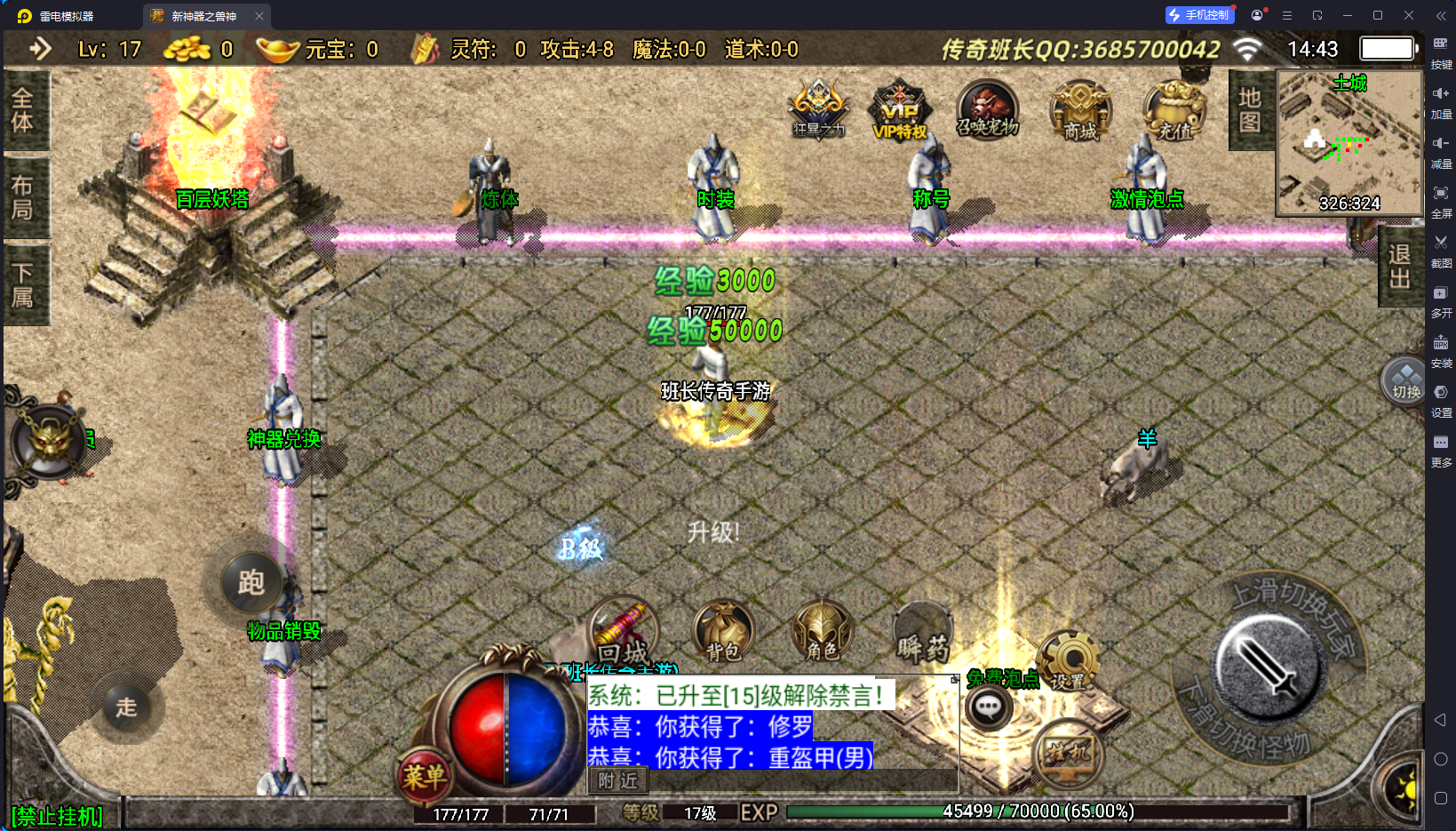Viewport: 1456px width, 831px height.
Task: Switch movement to 走 walk mode
Action: (x=127, y=708)
